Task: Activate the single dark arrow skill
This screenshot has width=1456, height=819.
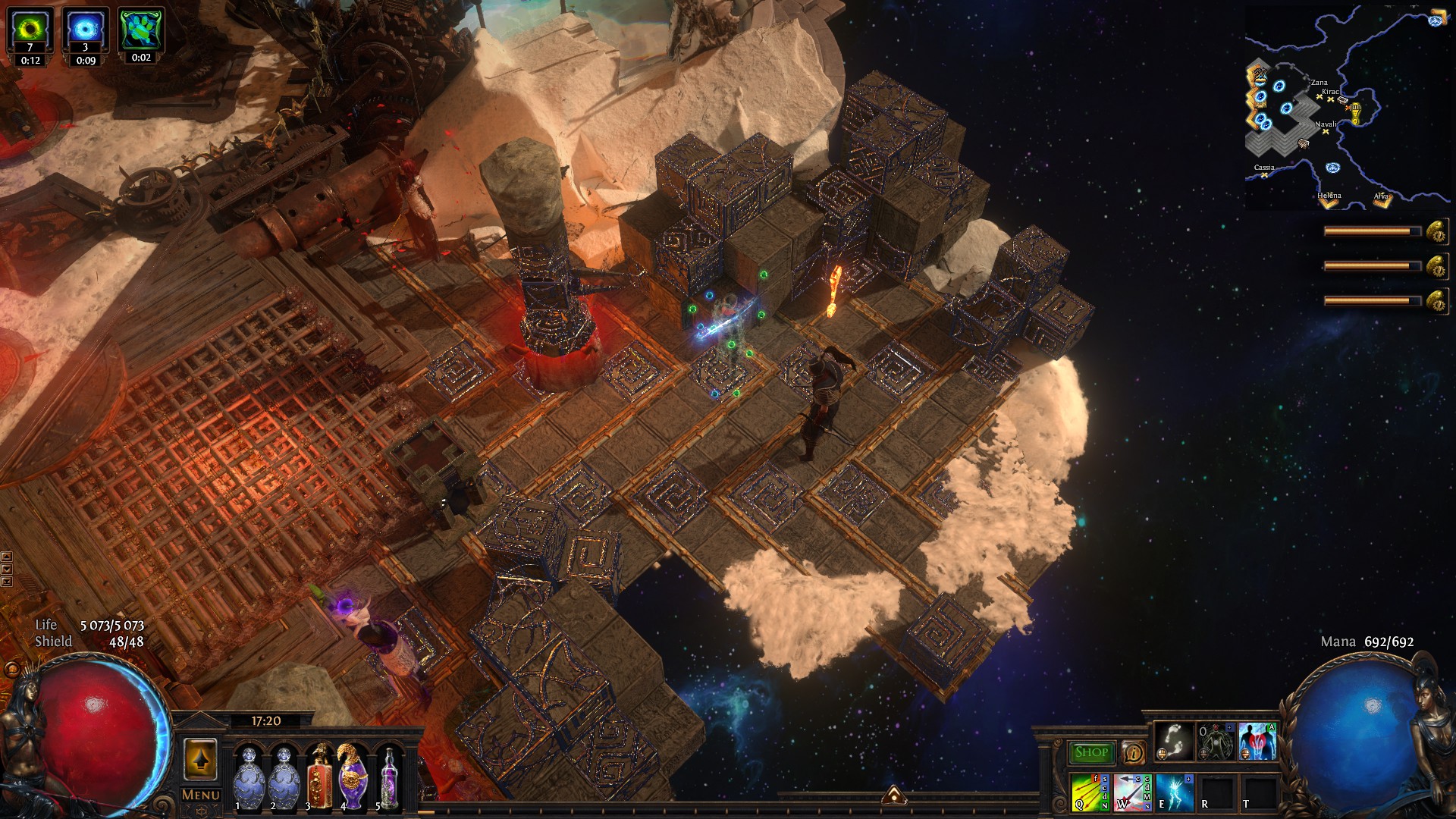Action: 1132,792
